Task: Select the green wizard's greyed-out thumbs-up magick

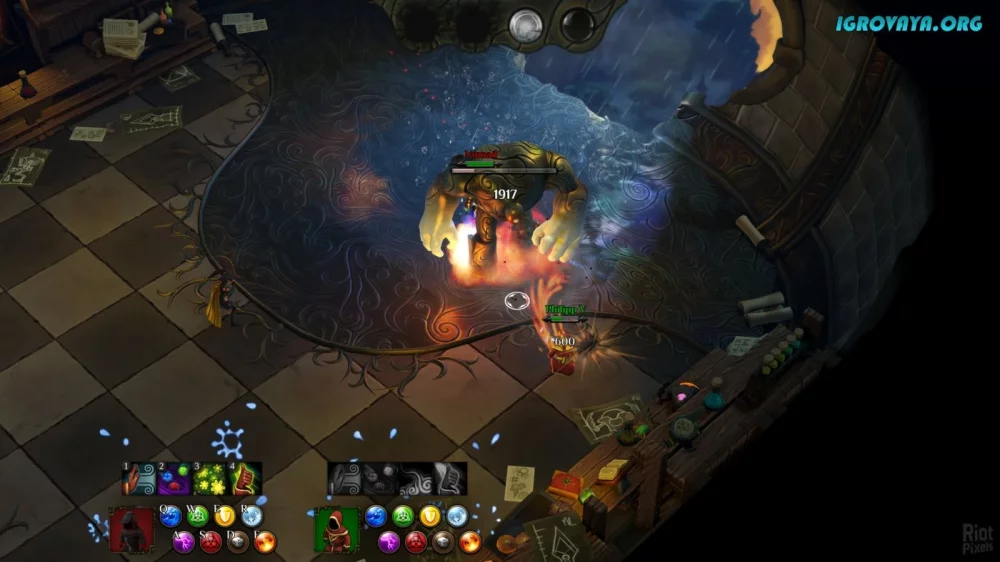Action: pos(451,479)
